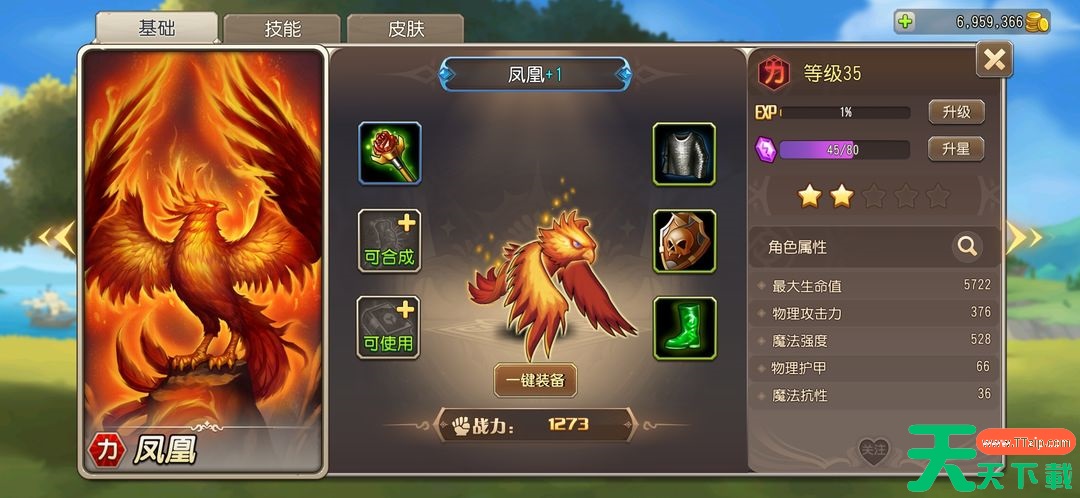Switch to the 技能 tab
This screenshot has width=1080, height=498.
[x=282, y=29]
